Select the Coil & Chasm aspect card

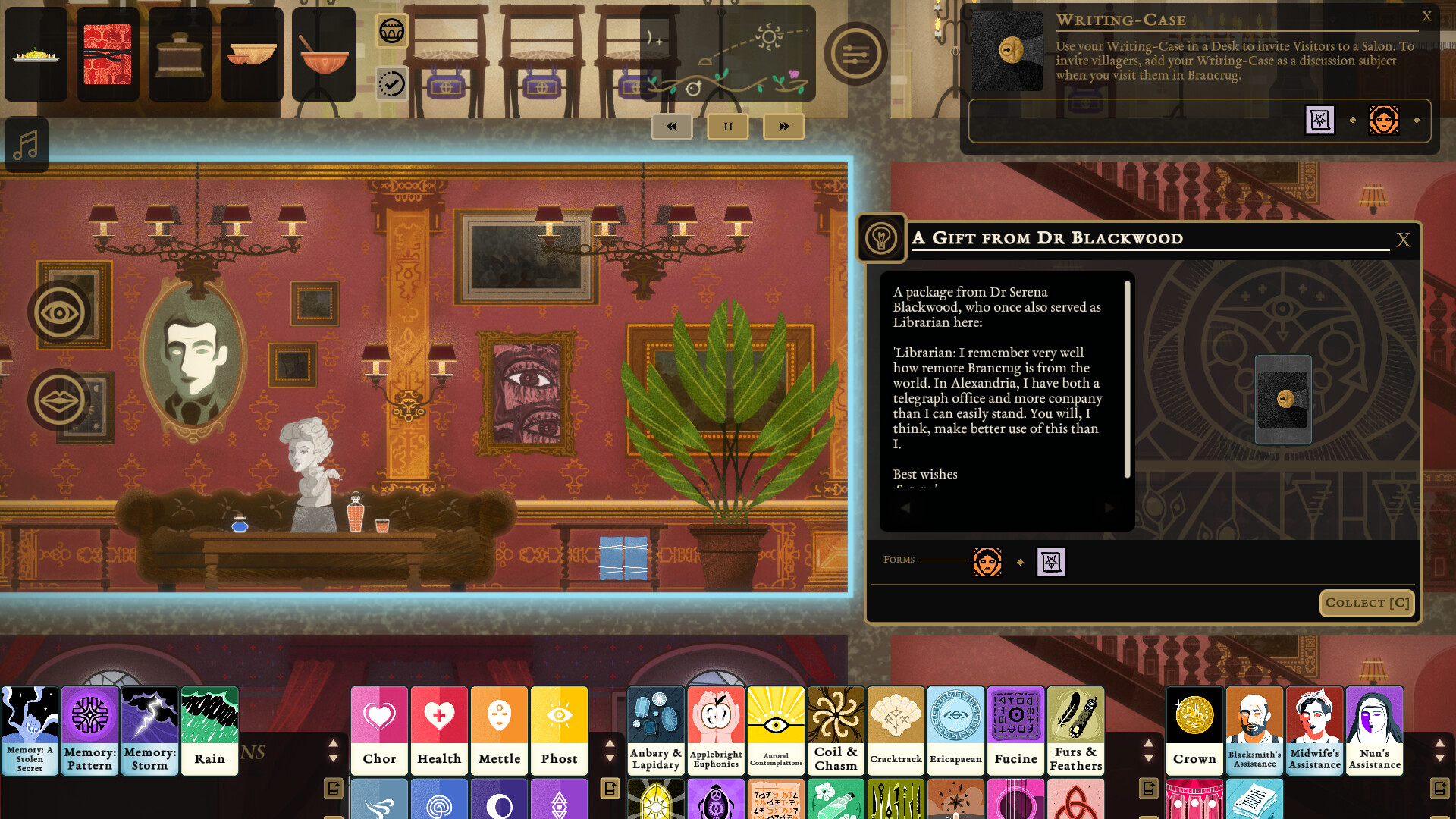[x=835, y=730]
